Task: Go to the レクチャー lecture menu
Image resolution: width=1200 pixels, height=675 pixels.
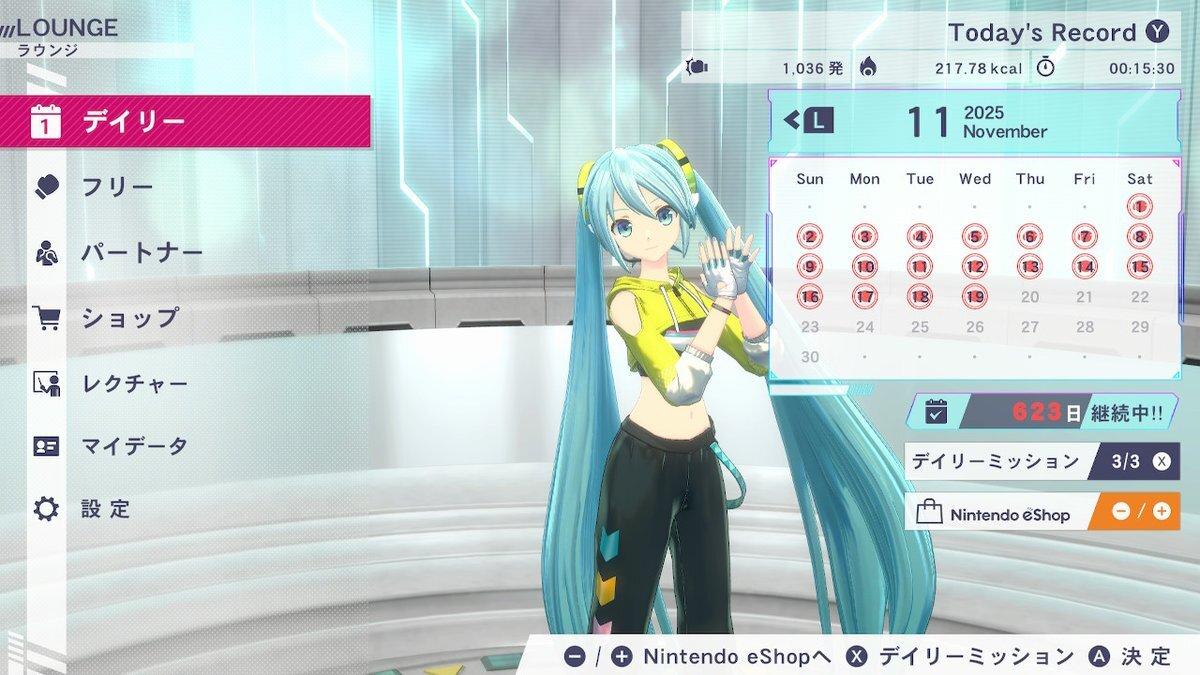Action: 185,383
